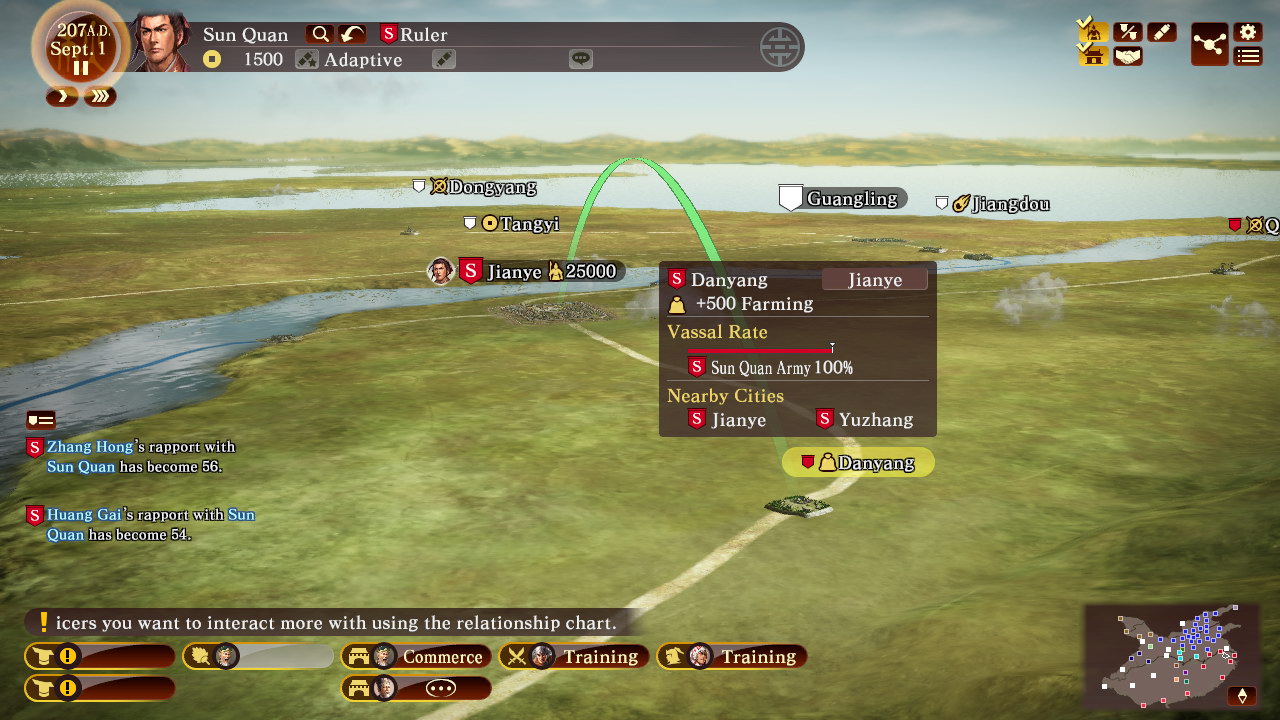This screenshot has height=720, width=1280.
Task: Click the Jianye button in Danyang tooltip
Action: click(874, 280)
